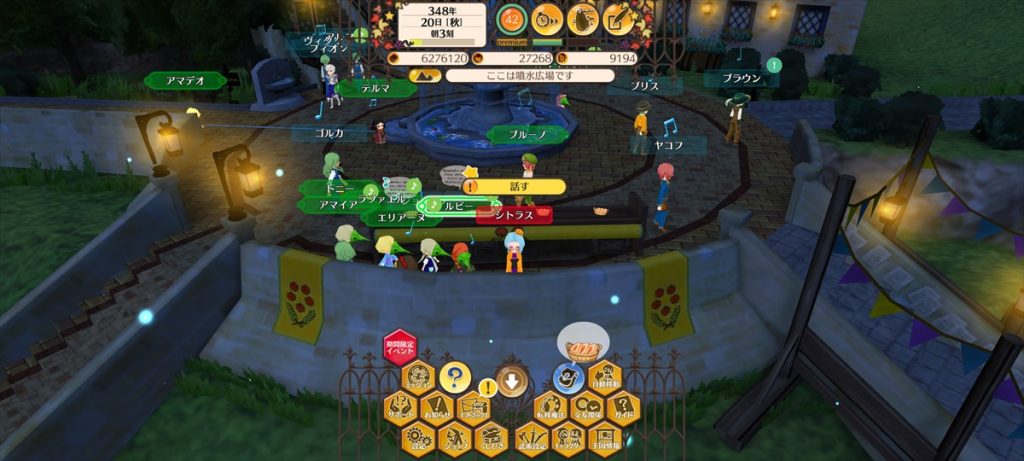Open the quill and note icon
This screenshot has height=461, width=1024.
click(x=619, y=19)
